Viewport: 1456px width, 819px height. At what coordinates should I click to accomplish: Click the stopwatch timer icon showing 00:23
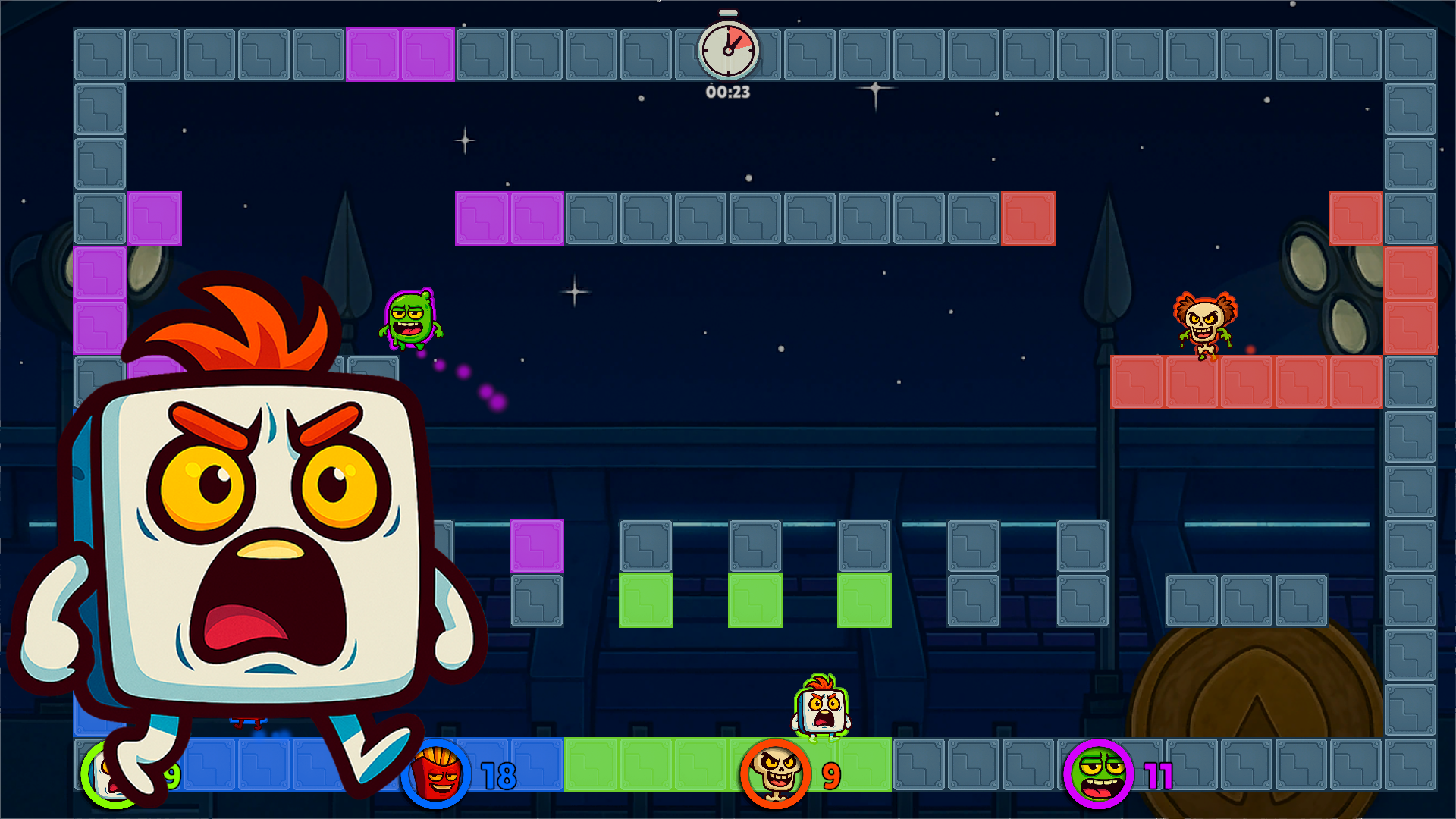(726, 49)
